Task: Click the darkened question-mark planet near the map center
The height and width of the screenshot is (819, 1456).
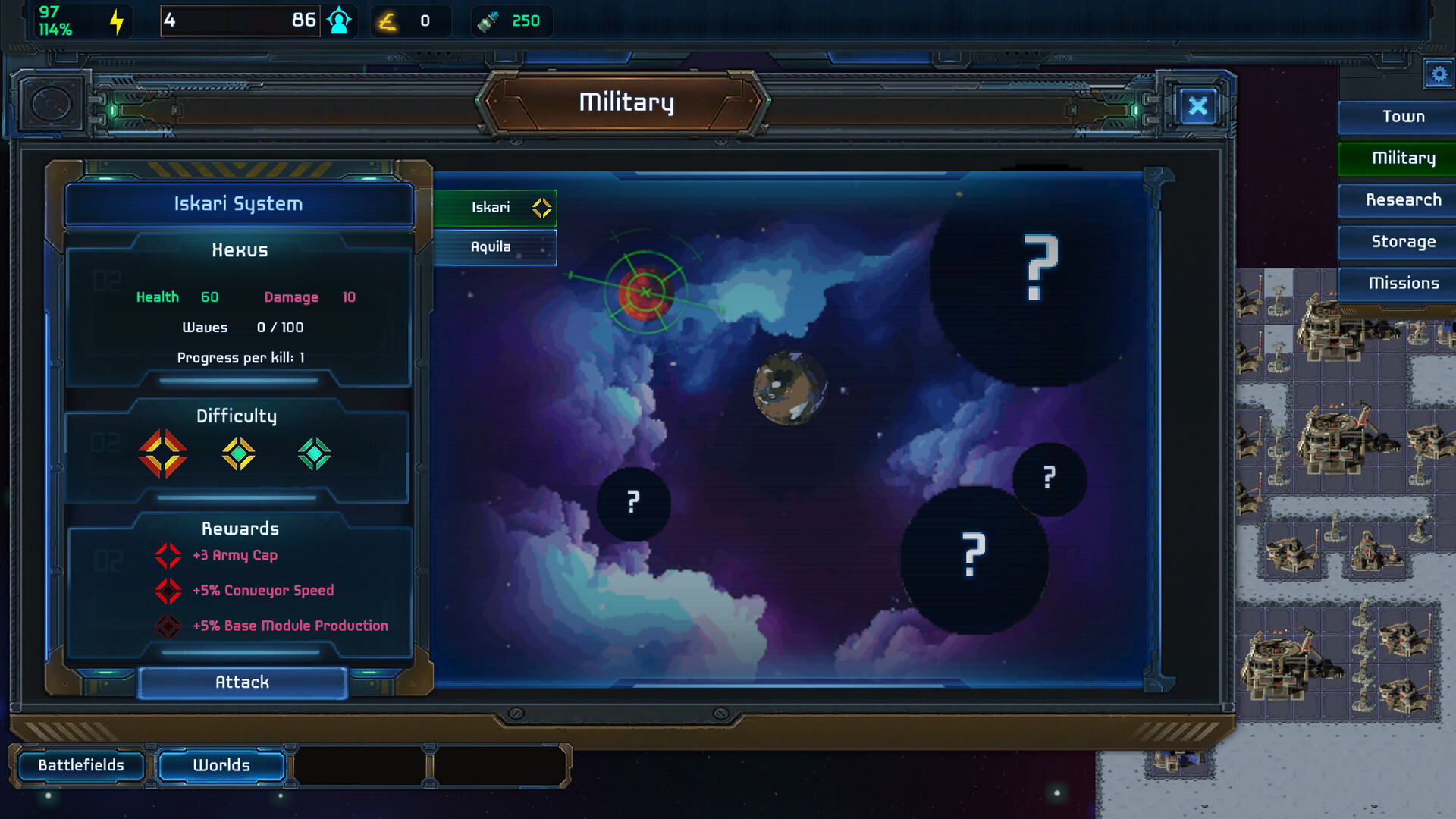Action: (x=633, y=503)
